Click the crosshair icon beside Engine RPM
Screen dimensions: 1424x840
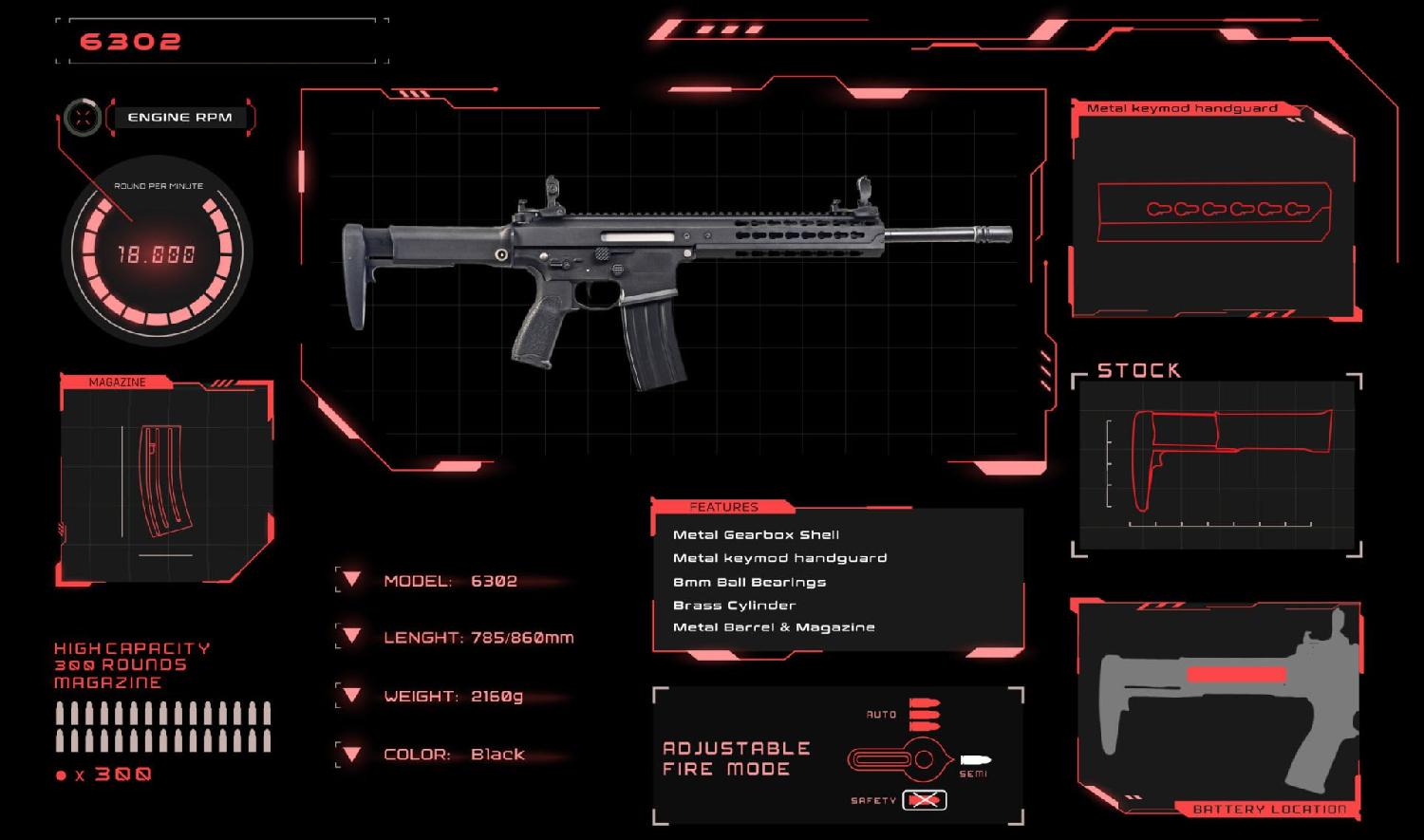84,118
